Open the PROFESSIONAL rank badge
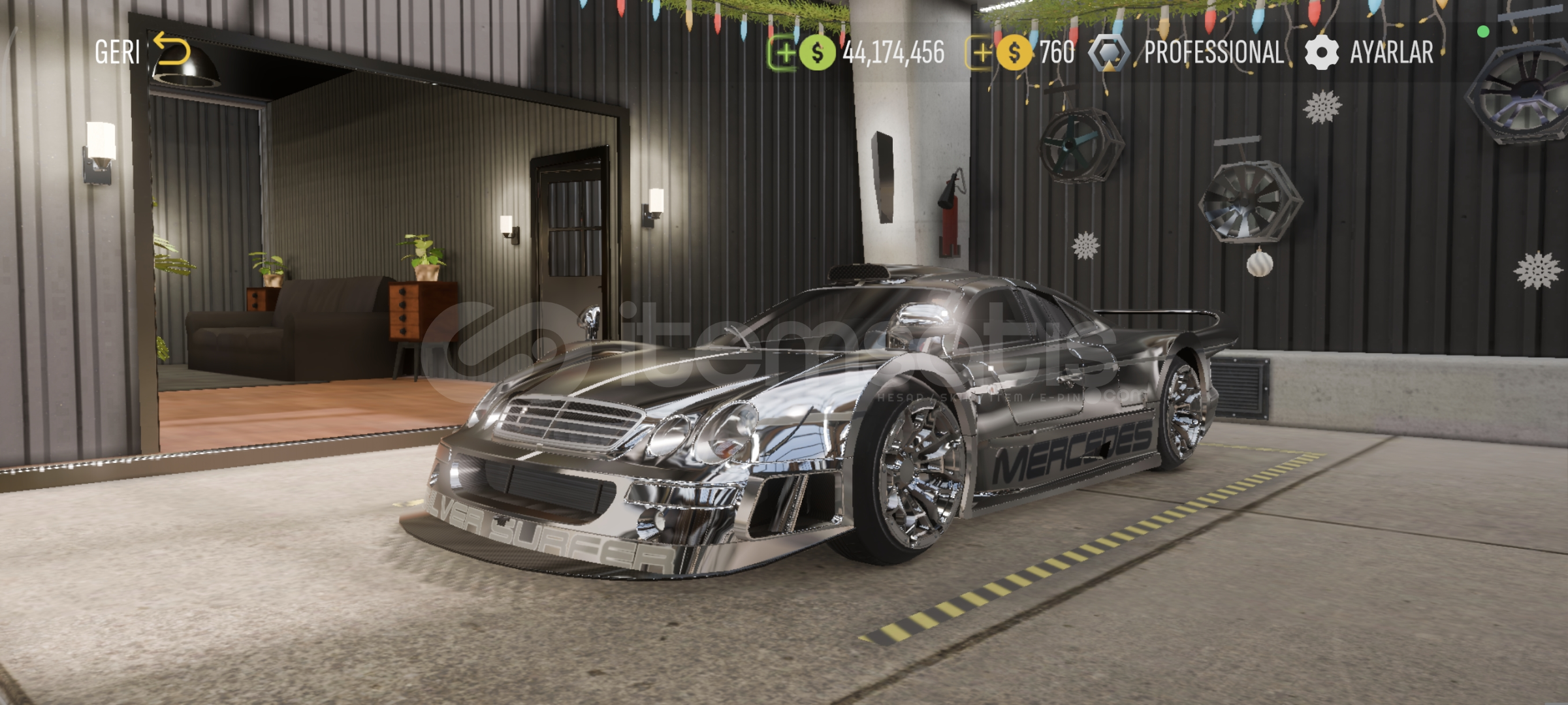The height and width of the screenshot is (705, 1568). [x=1187, y=53]
